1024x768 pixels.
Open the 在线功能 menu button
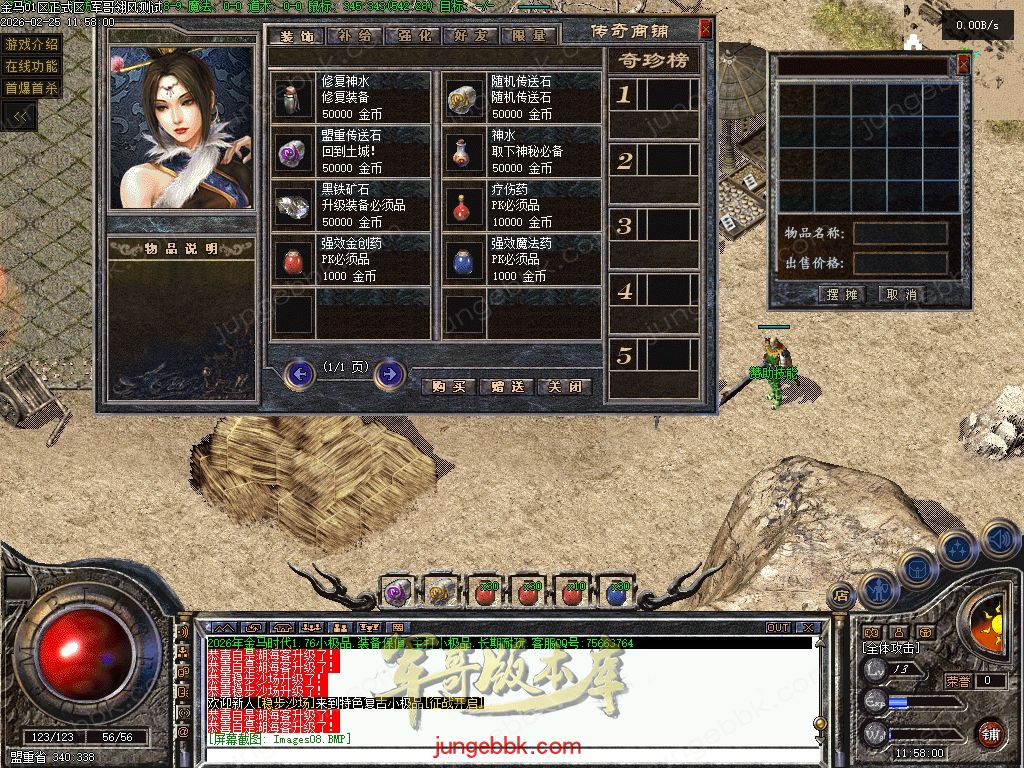[x=32, y=66]
